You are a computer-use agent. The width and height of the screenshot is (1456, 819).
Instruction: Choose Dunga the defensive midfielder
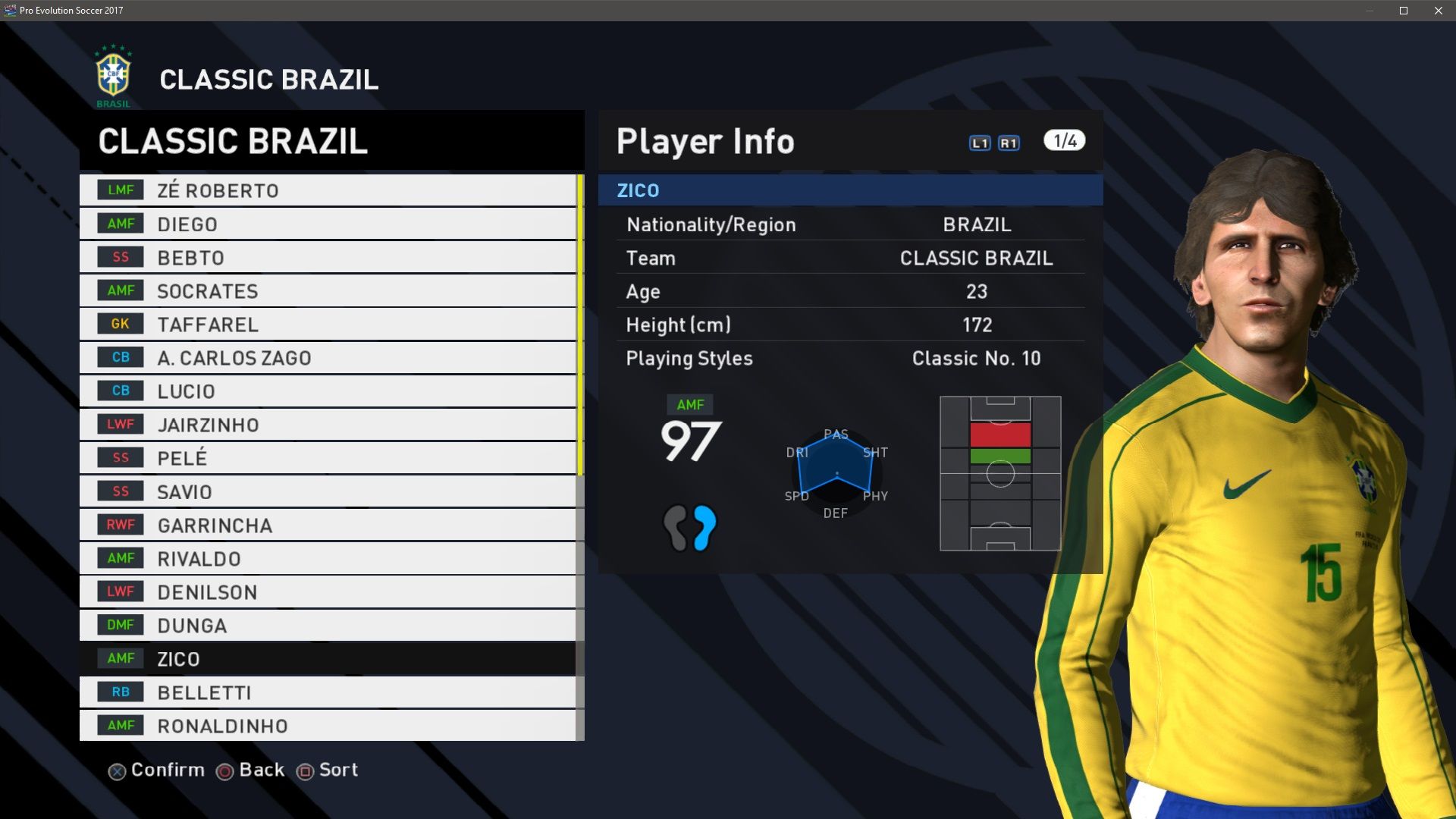(x=328, y=625)
